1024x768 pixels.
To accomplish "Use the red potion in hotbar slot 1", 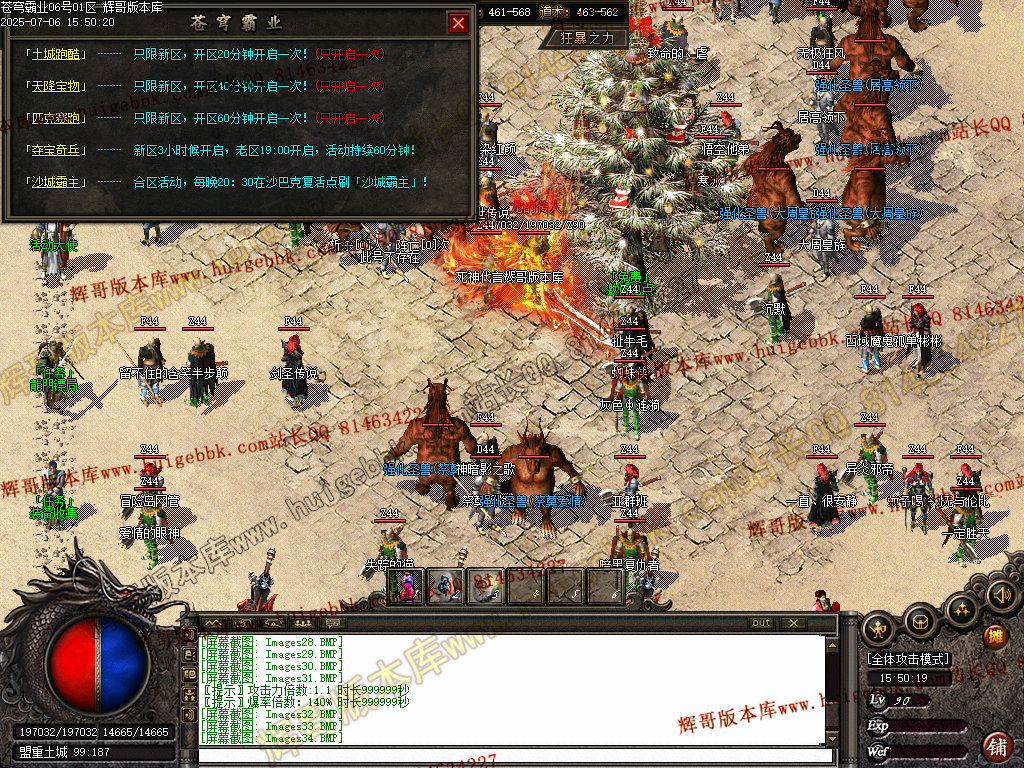I will pos(411,587).
